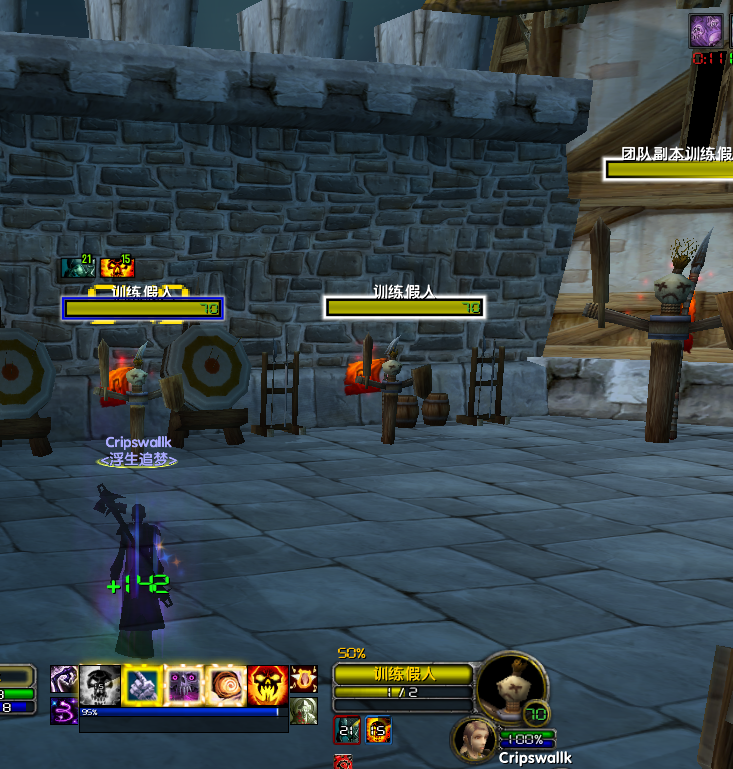Use the pointing gauntlet hand ability
The width and height of the screenshot is (733, 769).
tap(142, 684)
